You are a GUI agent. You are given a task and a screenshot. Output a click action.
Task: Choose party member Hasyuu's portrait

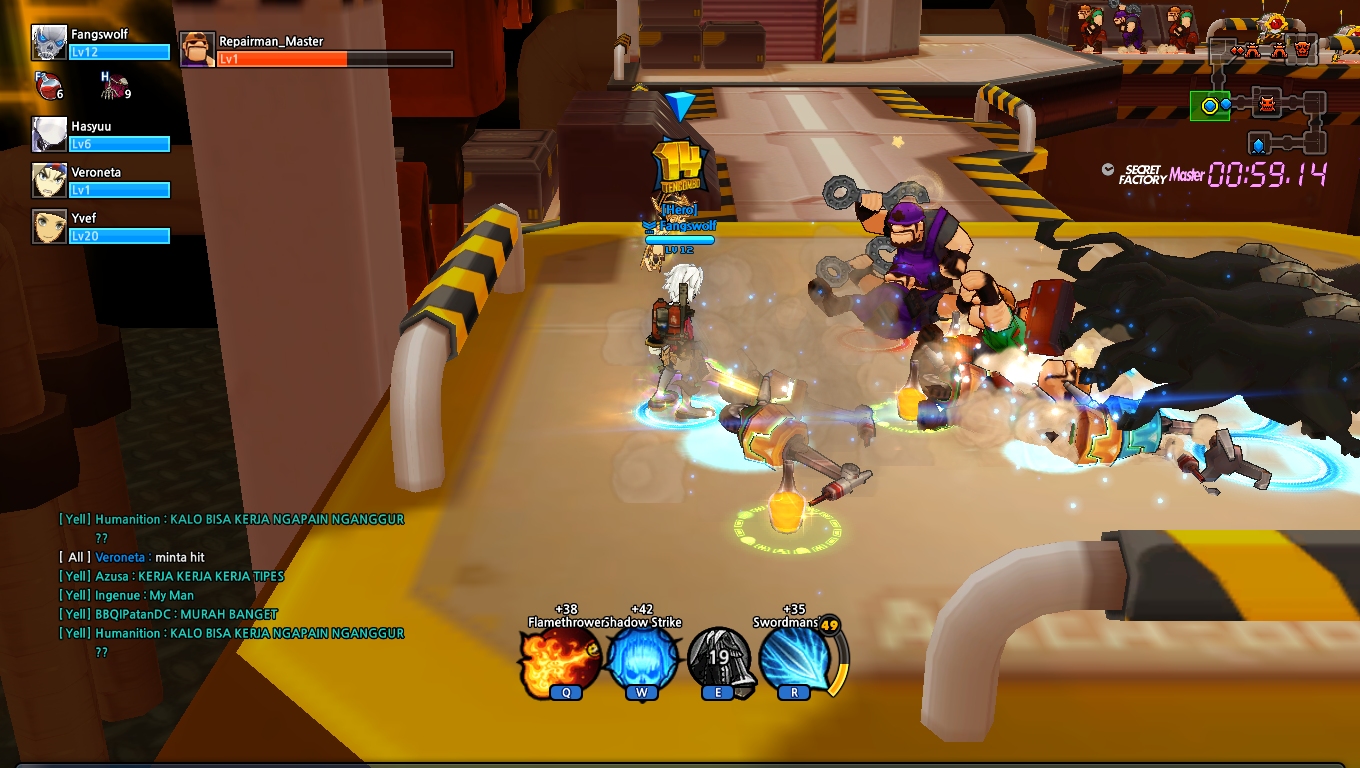click(49, 134)
